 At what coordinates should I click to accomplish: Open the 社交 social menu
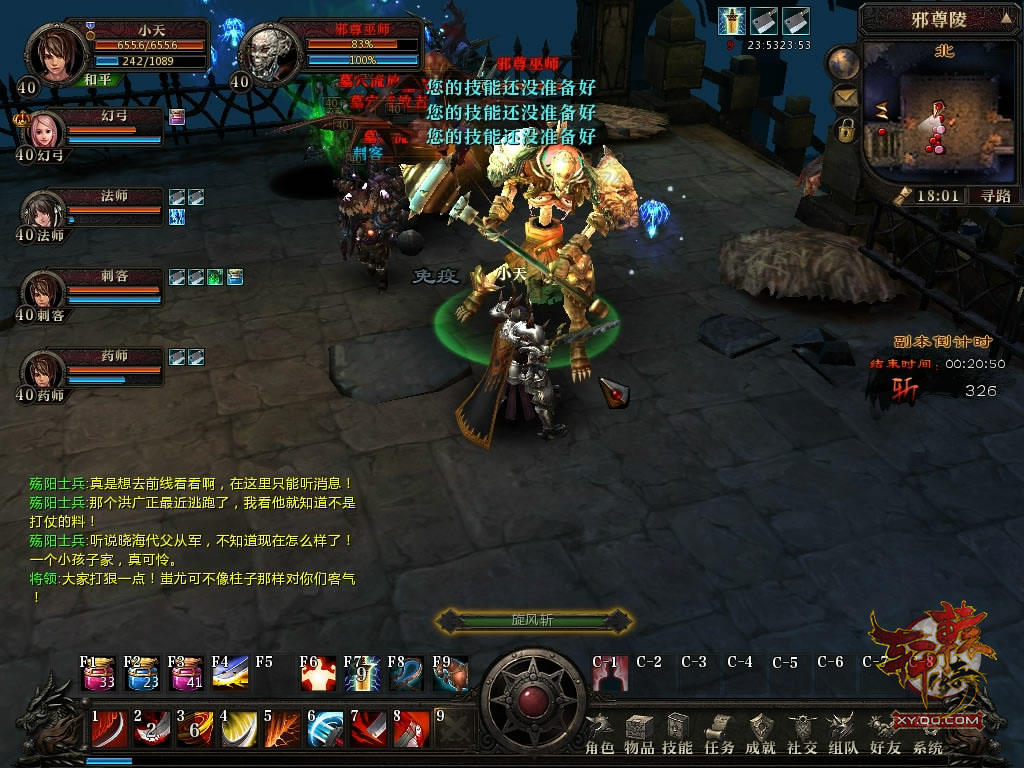point(802,733)
